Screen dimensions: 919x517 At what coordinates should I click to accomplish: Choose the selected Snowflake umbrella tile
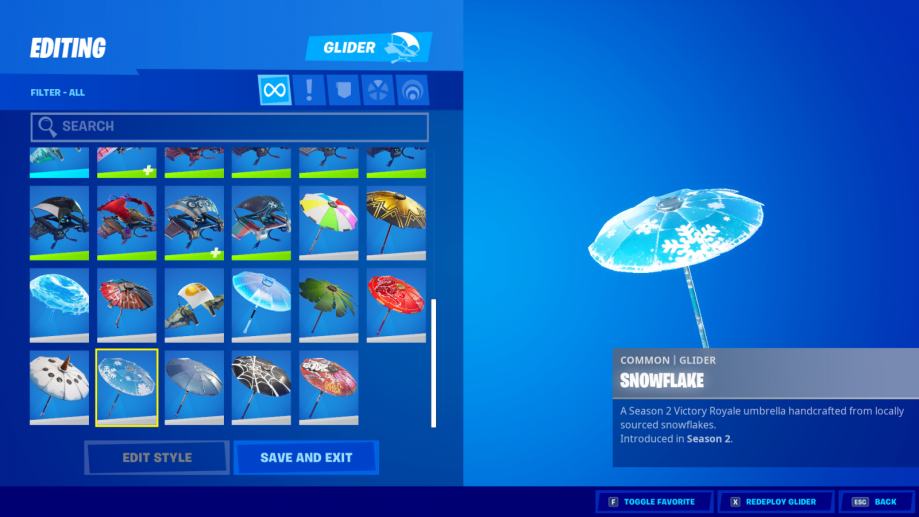pyautogui.click(x=127, y=387)
